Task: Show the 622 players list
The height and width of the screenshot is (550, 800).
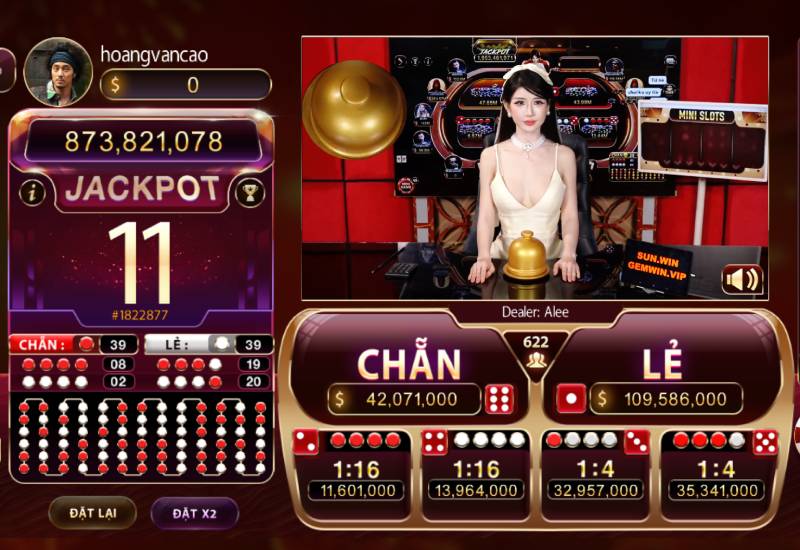Action: click(536, 350)
